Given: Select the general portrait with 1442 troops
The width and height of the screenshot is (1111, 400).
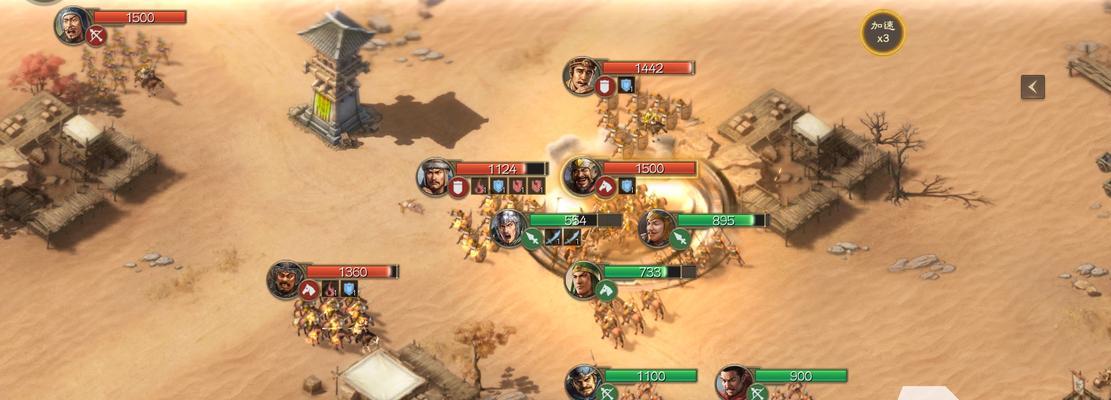Looking at the screenshot, I should (581, 75).
